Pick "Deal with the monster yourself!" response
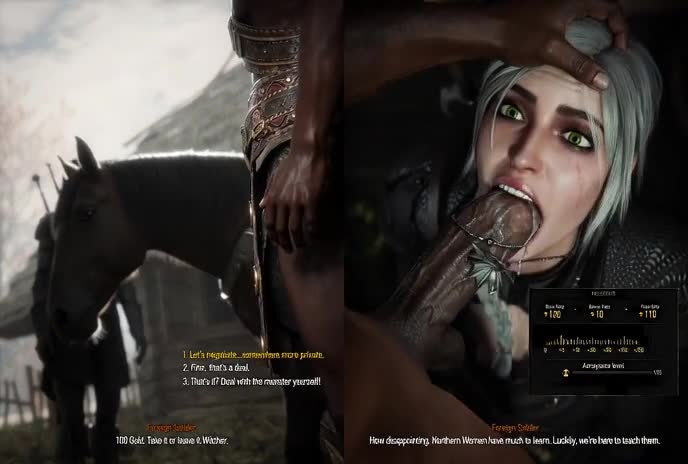688x464 pixels. point(254,381)
